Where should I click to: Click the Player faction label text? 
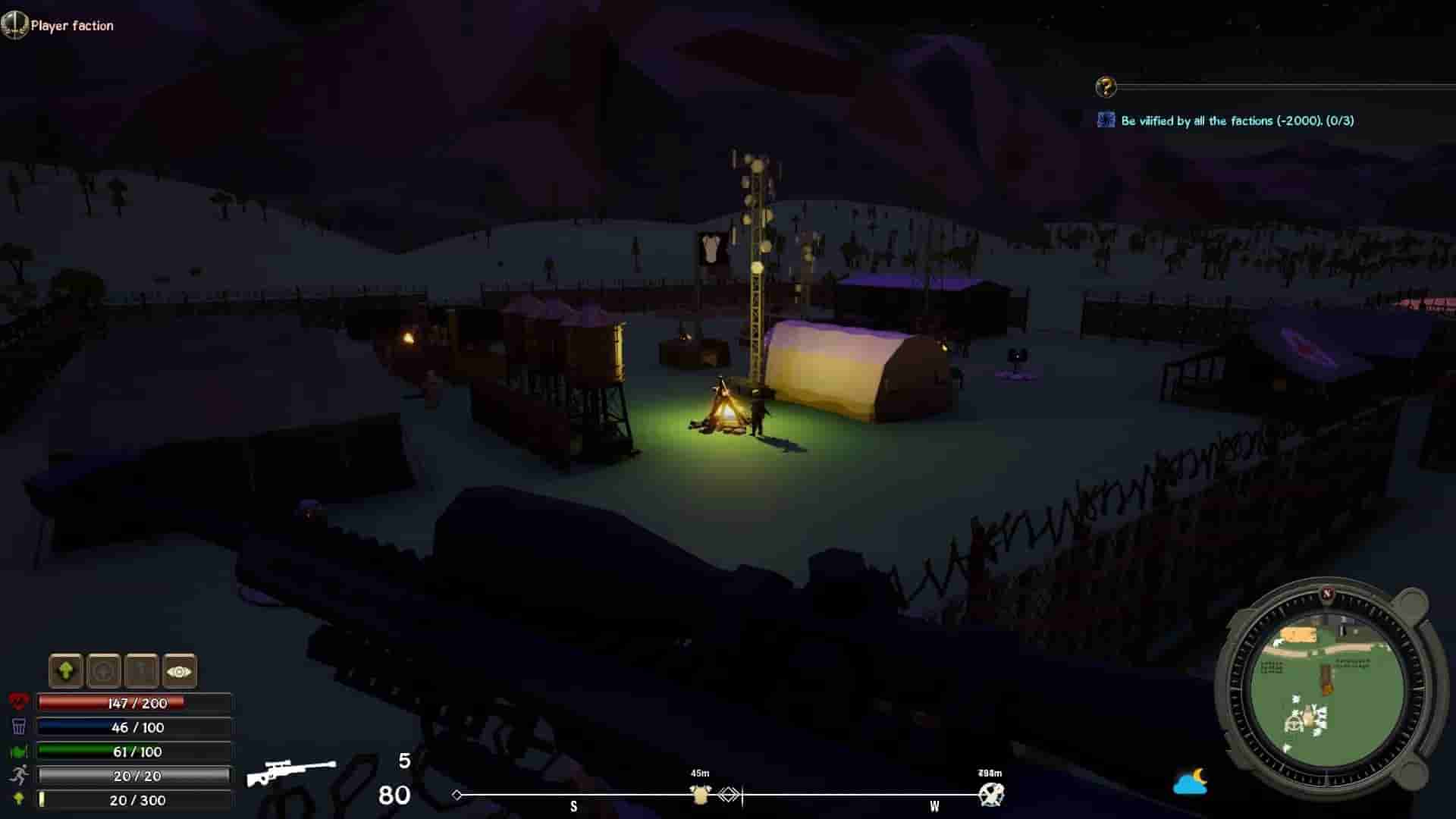click(72, 26)
